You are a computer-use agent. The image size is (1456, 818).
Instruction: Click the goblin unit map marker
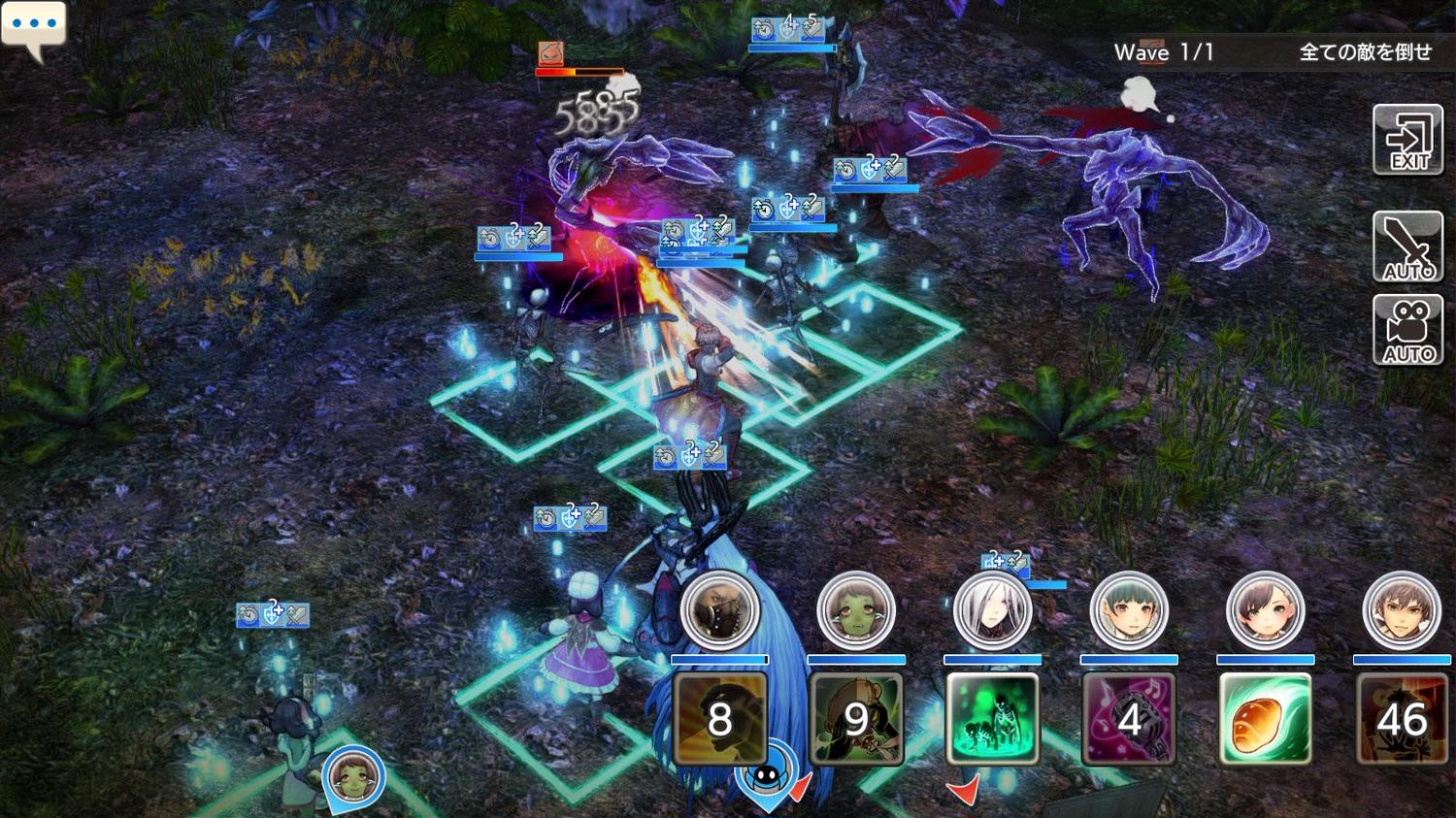[353, 776]
